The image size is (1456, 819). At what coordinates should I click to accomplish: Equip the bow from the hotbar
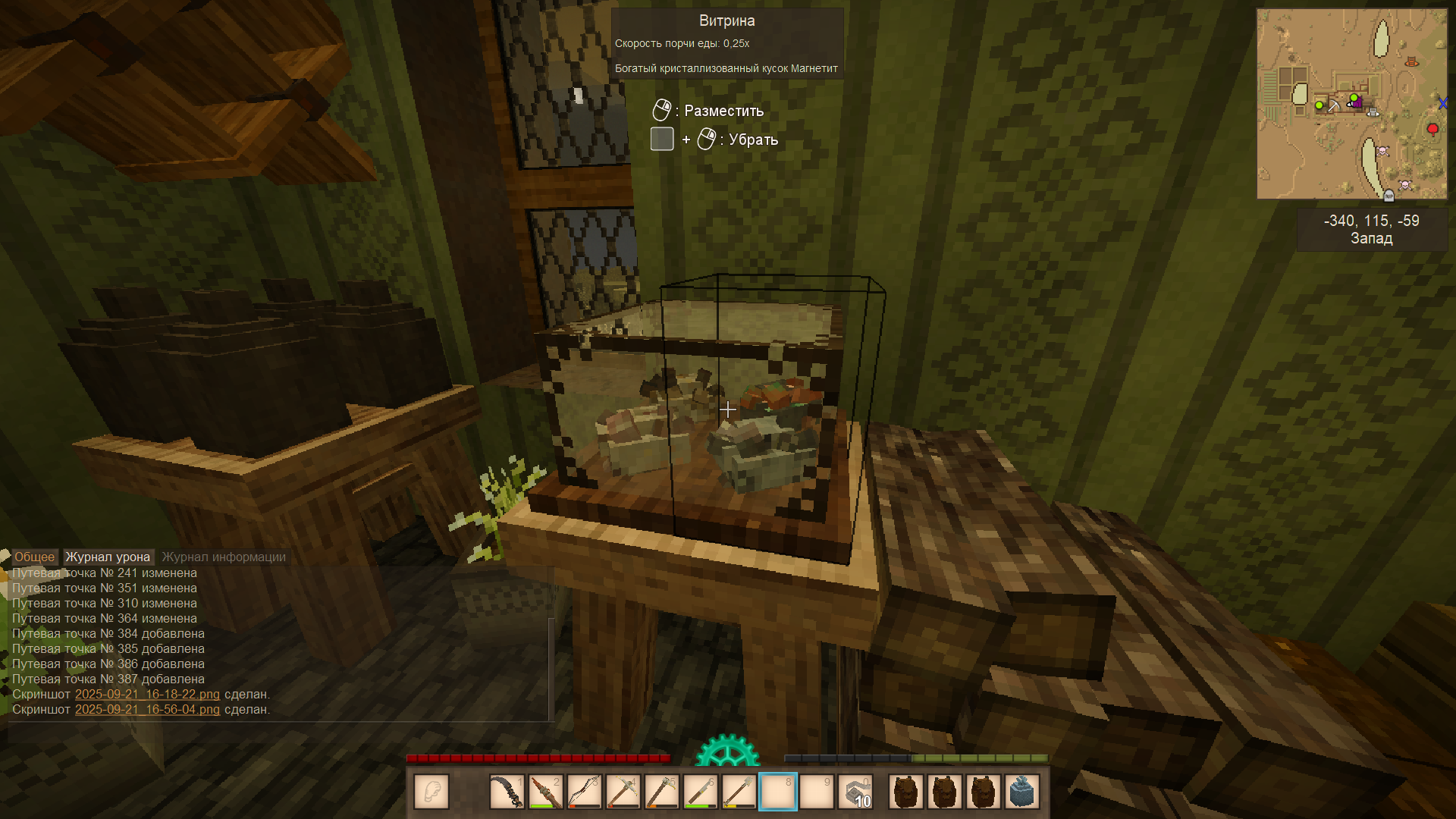[584, 792]
